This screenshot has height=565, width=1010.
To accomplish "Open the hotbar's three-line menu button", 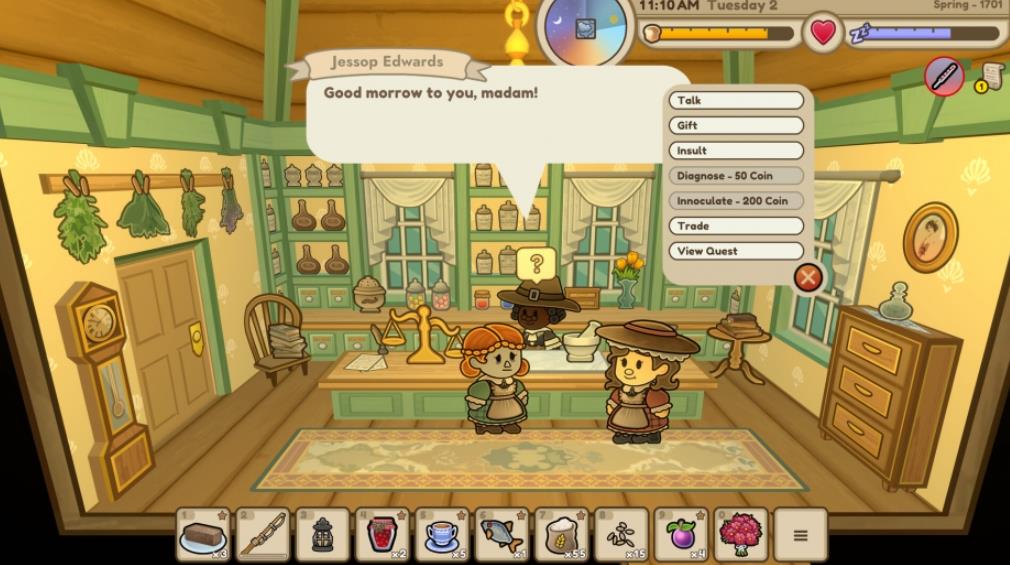I will [800, 535].
